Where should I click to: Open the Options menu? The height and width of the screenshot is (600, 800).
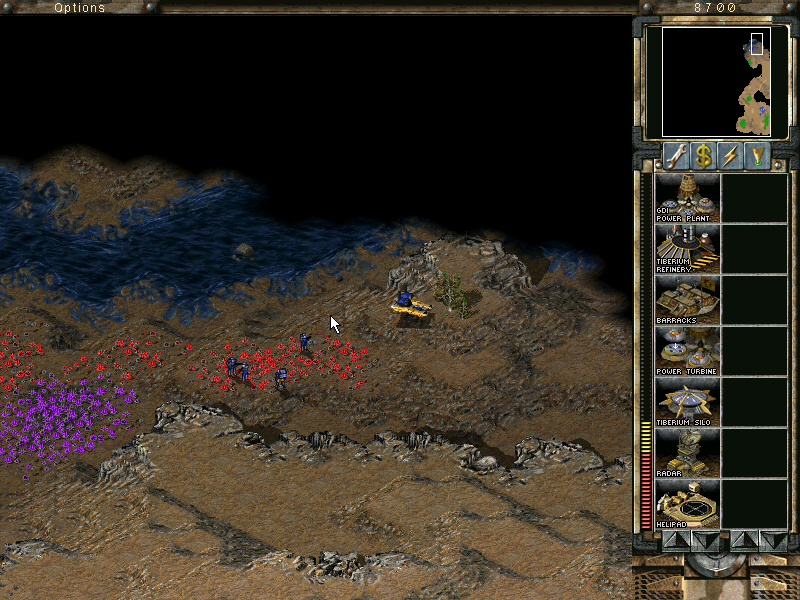point(79,8)
